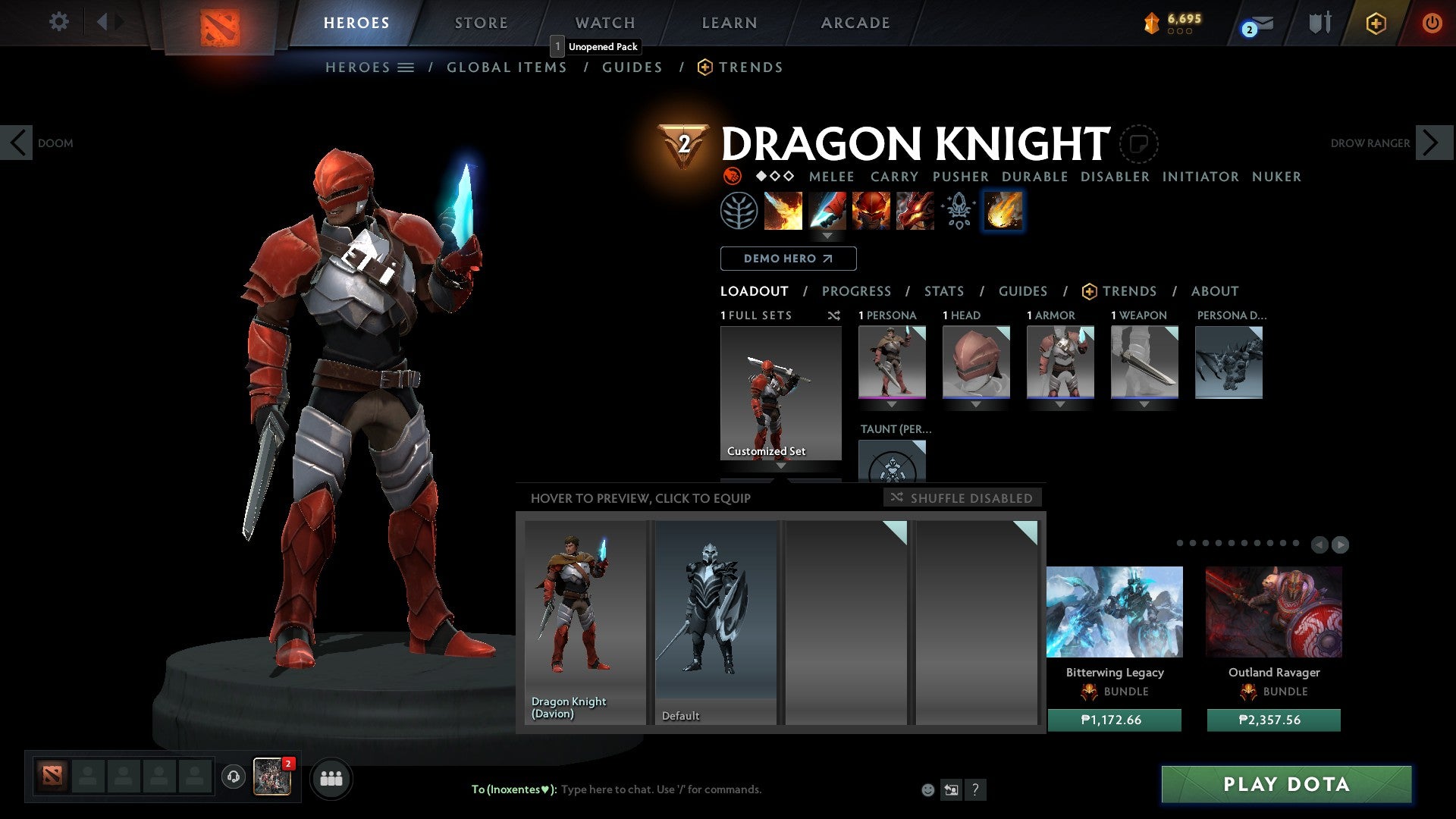This screenshot has width=1456, height=819.
Task: Open the WATCH menu
Action: click(x=604, y=22)
